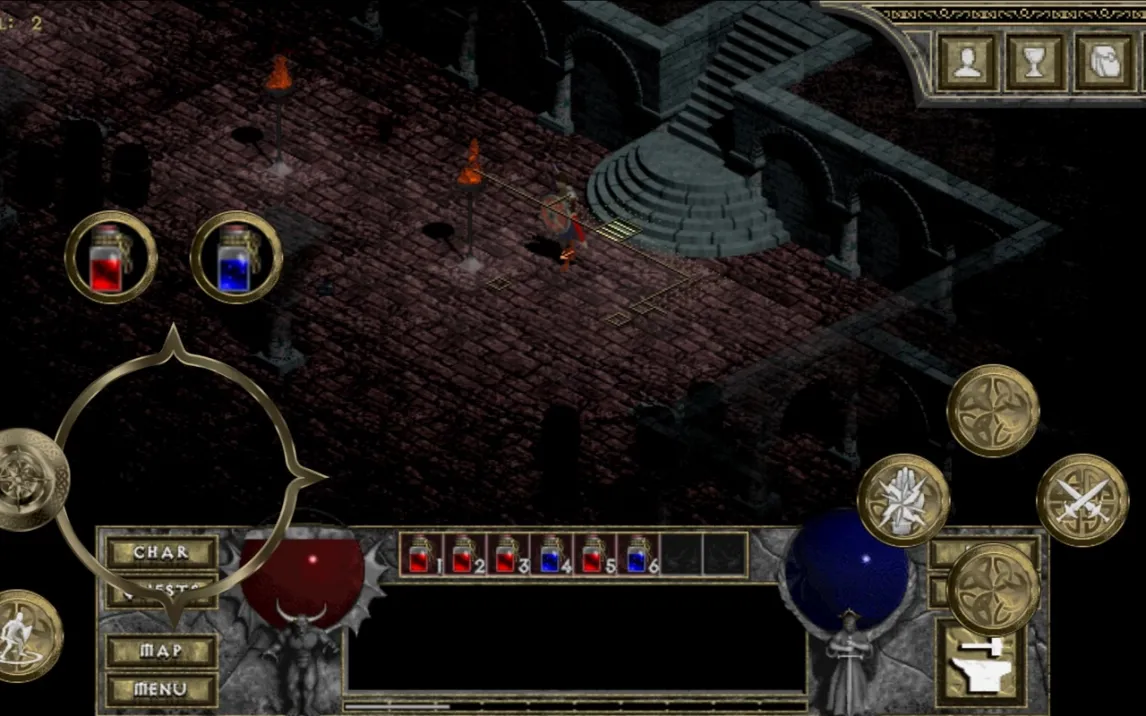
Task: Open the backpack inventory icon
Action: (x=1103, y=62)
